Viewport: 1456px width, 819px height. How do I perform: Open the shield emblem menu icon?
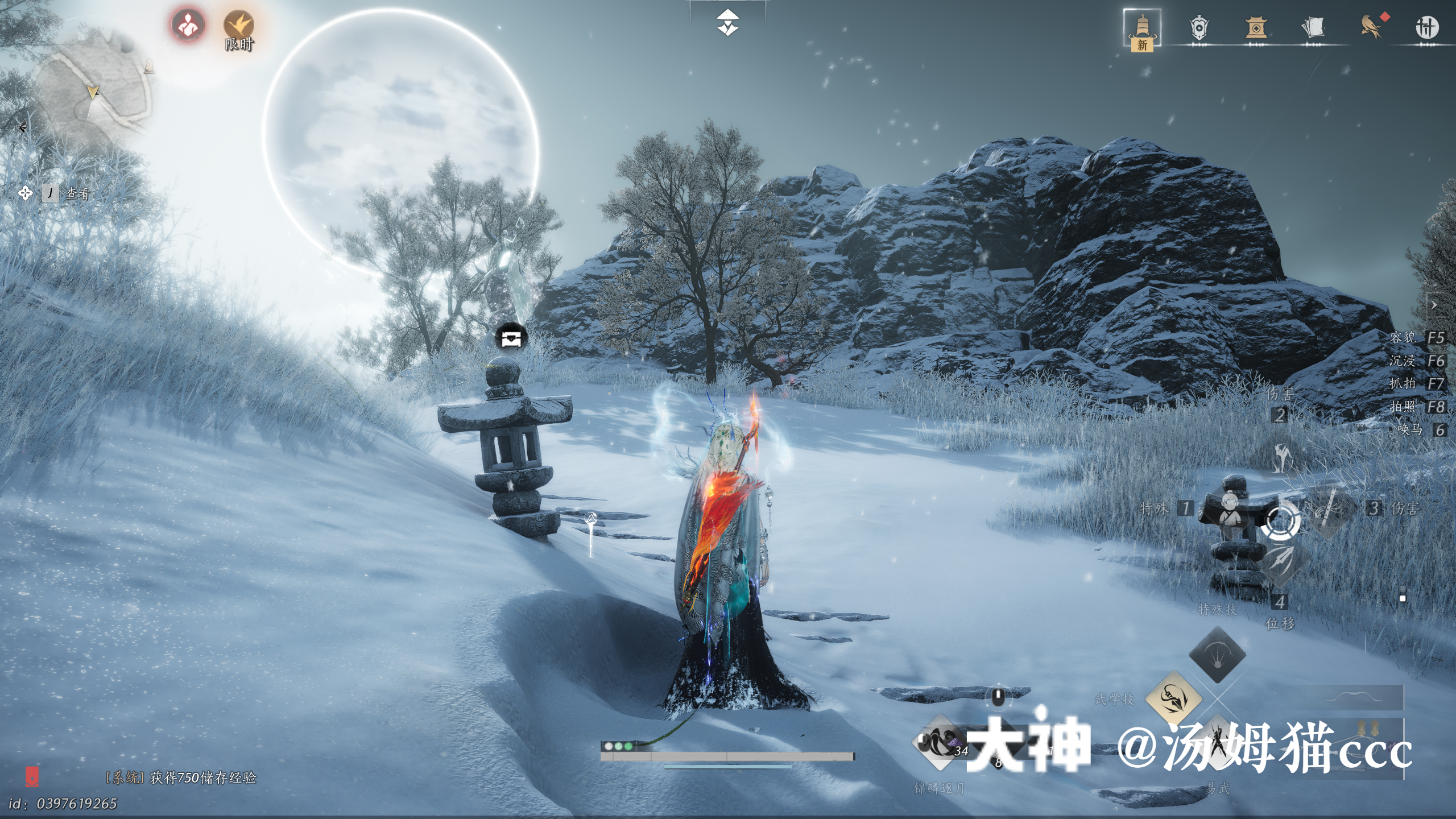1199,28
